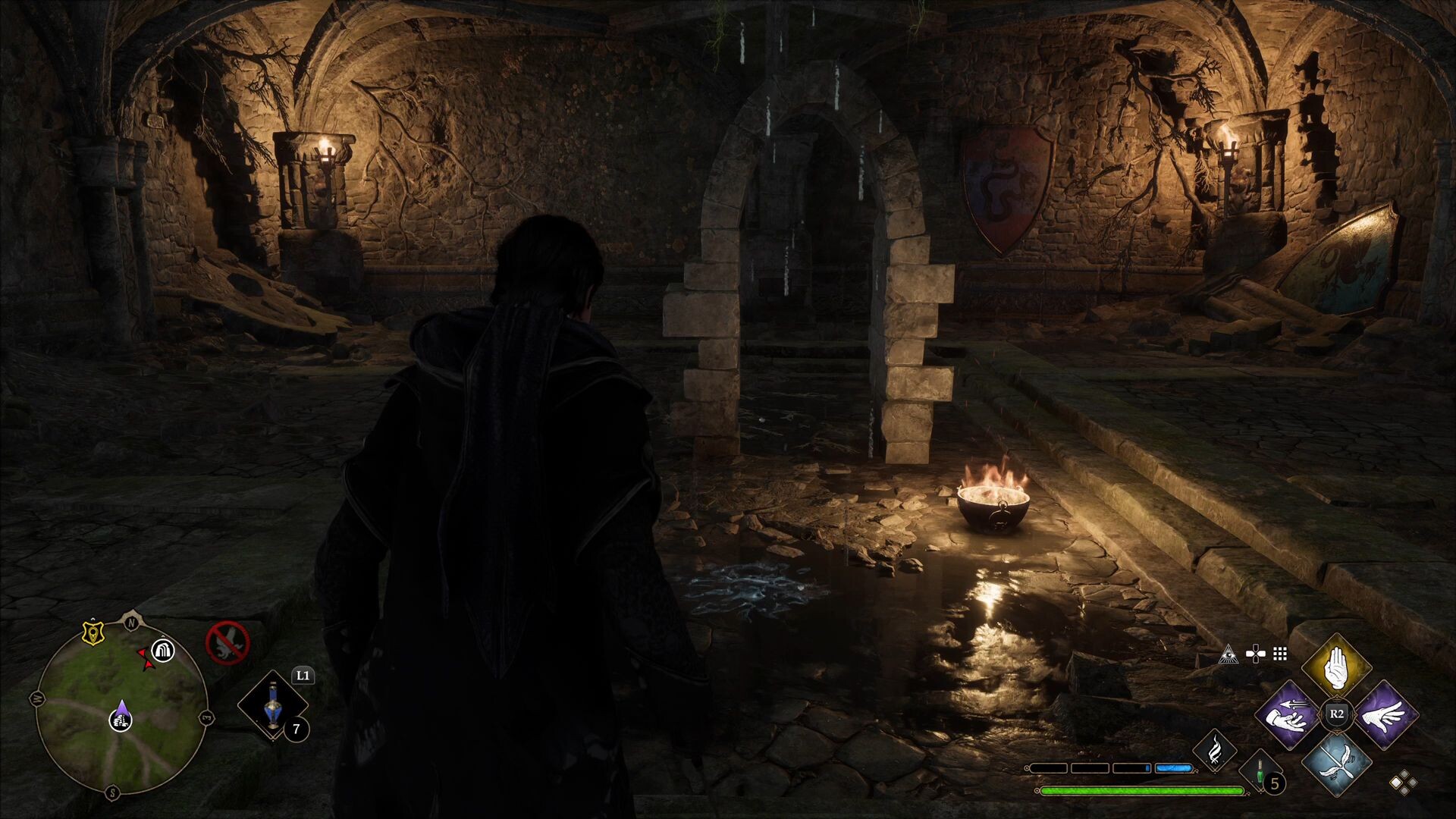The width and height of the screenshot is (1456, 819).
Task: Click the archway doorway marker on minimap
Action: pyautogui.click(x=163, y=650)
